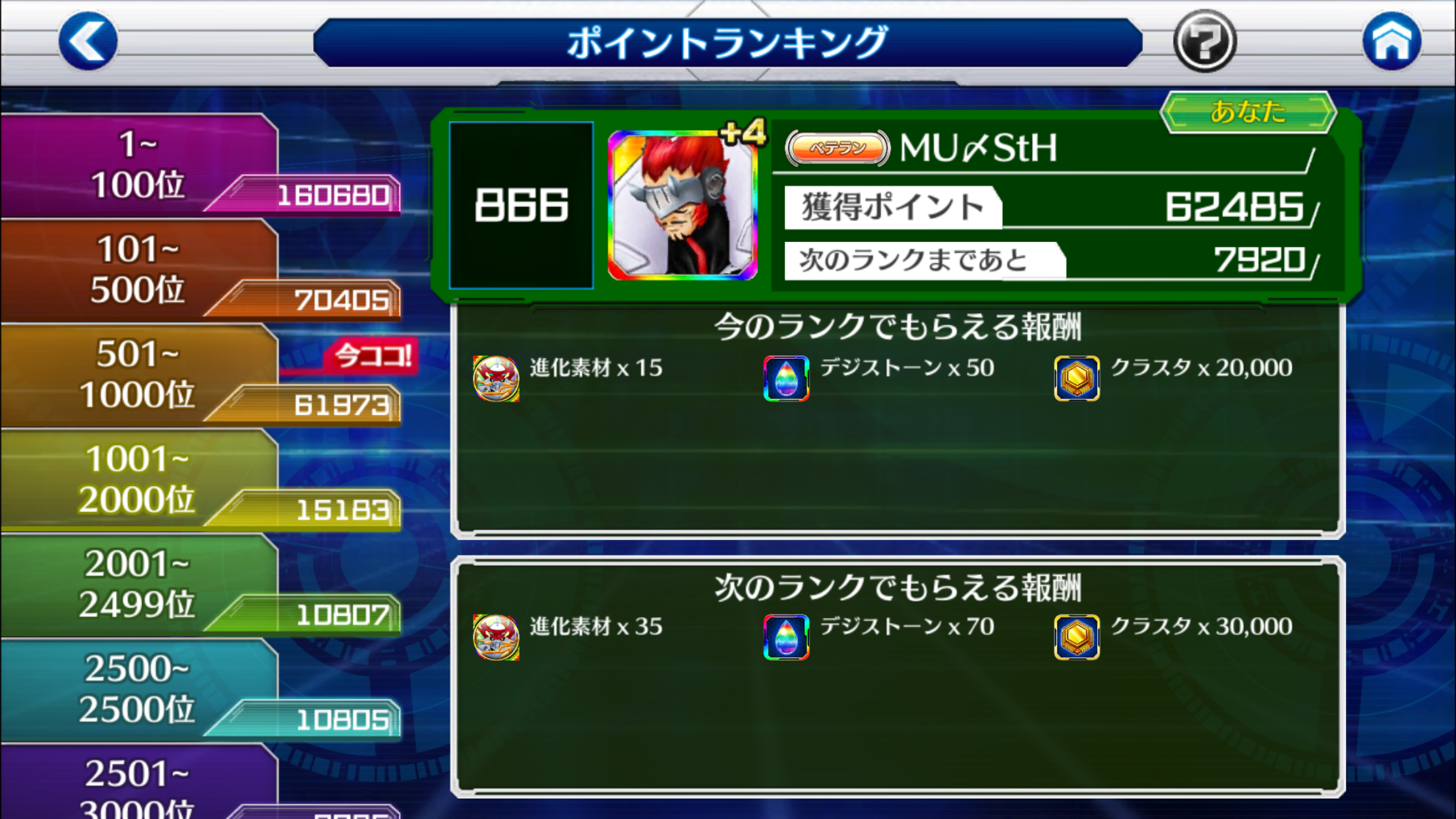Tap the gold クラスタ x20,000 cluster icon
The width and height of the screenshot is (1456, 819).
pos(1077,379)
